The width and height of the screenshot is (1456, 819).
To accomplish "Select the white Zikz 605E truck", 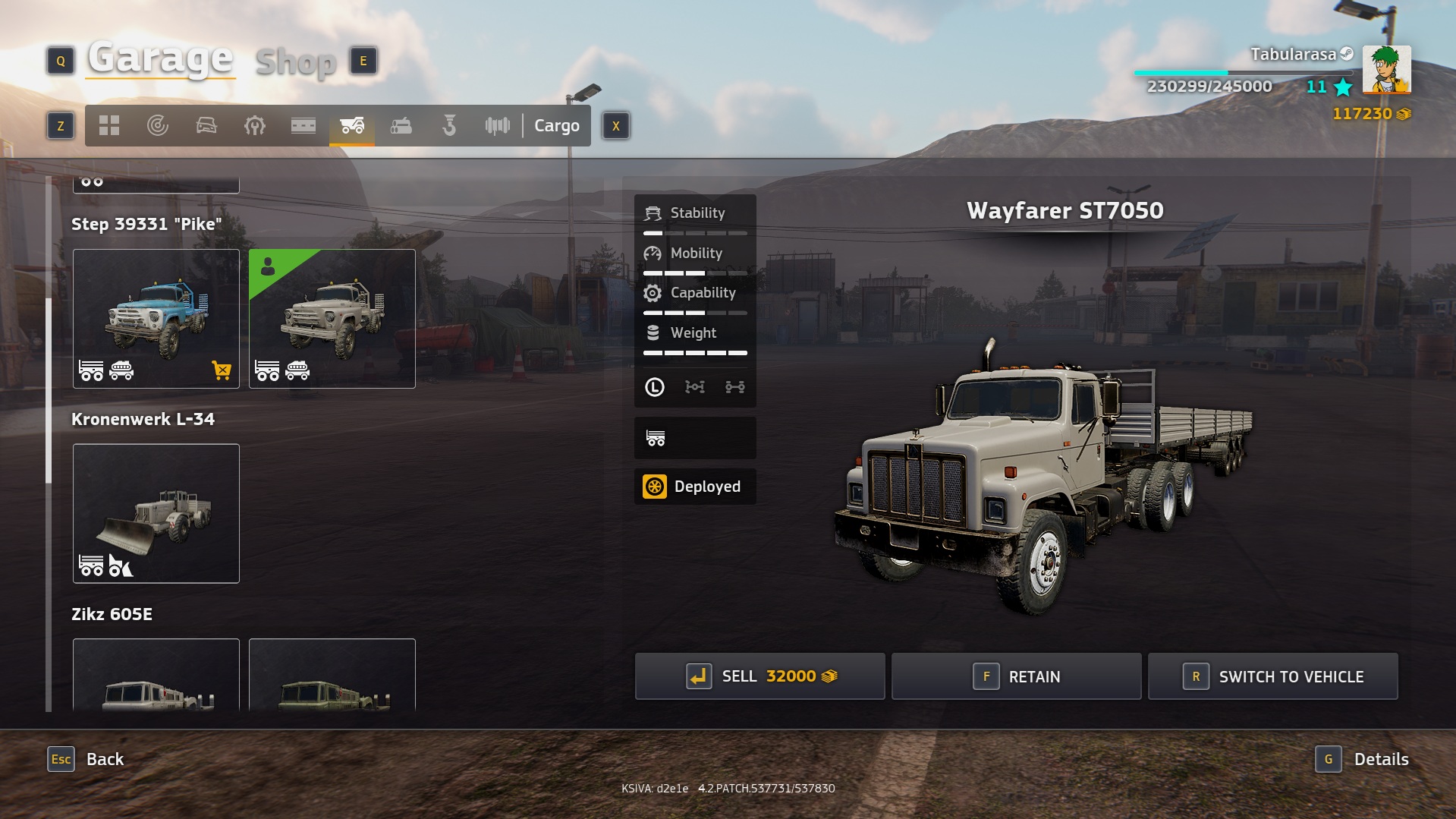I will (x=156, y=676).
